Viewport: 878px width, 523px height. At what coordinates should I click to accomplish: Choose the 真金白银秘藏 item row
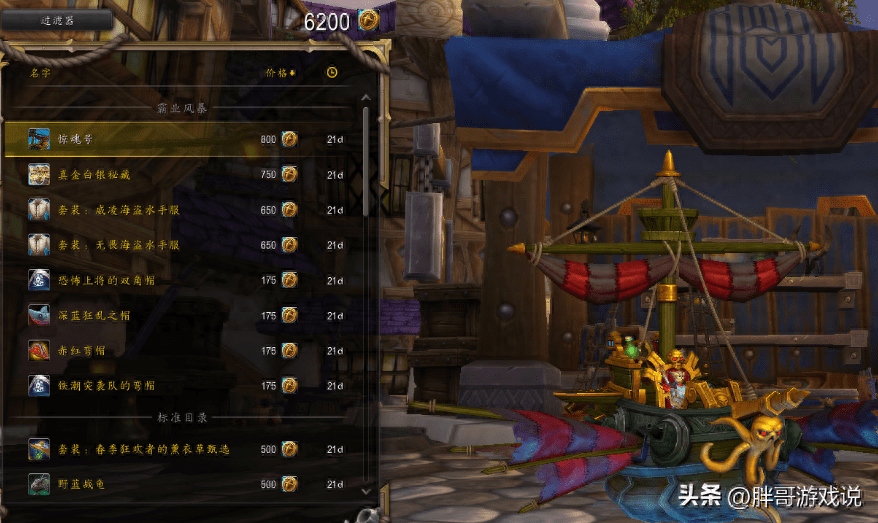click(185, 174)
